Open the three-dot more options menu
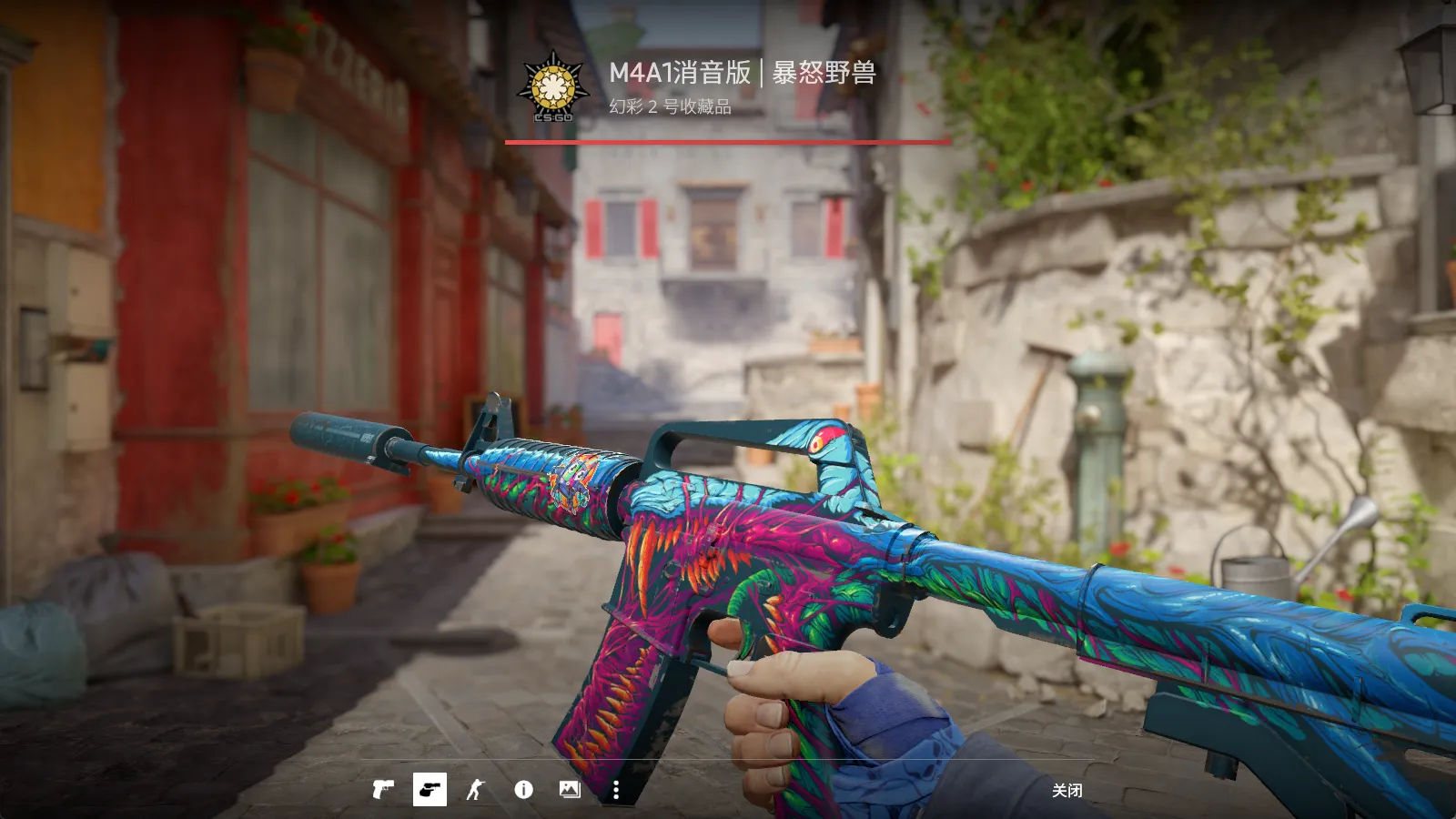 616,790
